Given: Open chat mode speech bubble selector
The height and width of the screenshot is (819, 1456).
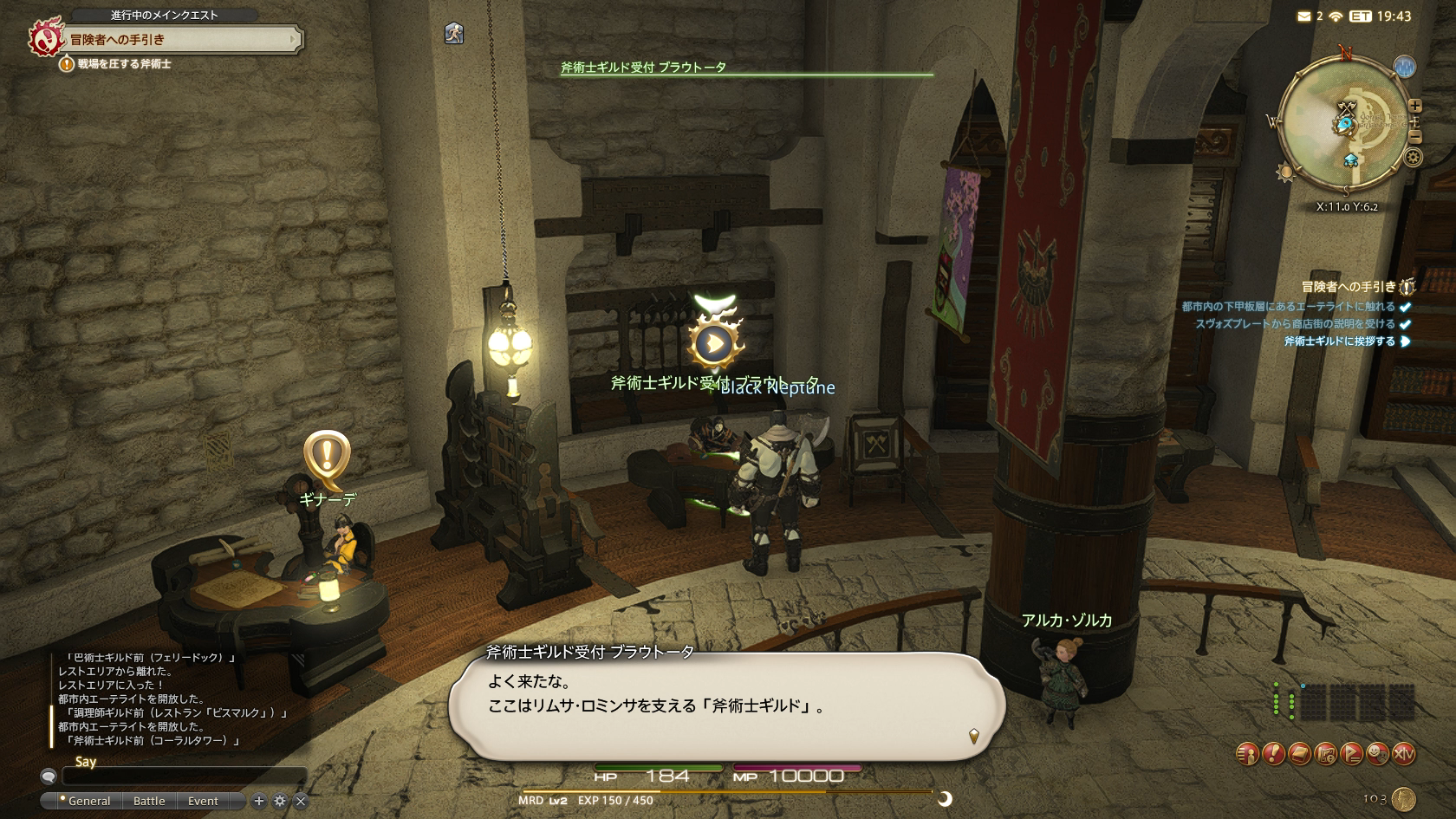Looking at the screenshot, I should [49, 777].
